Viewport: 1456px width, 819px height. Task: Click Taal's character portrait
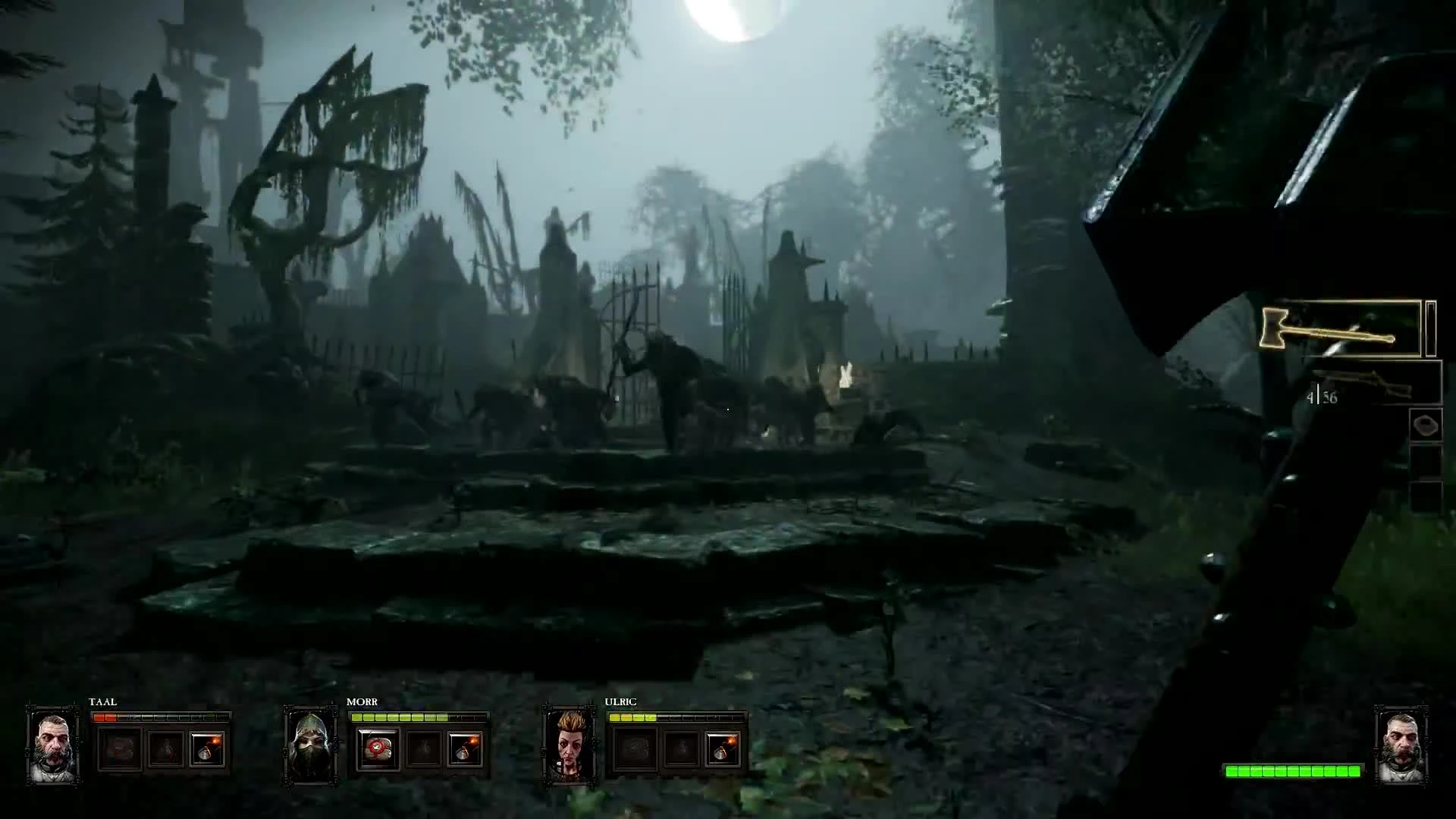(x=51, y=747)
